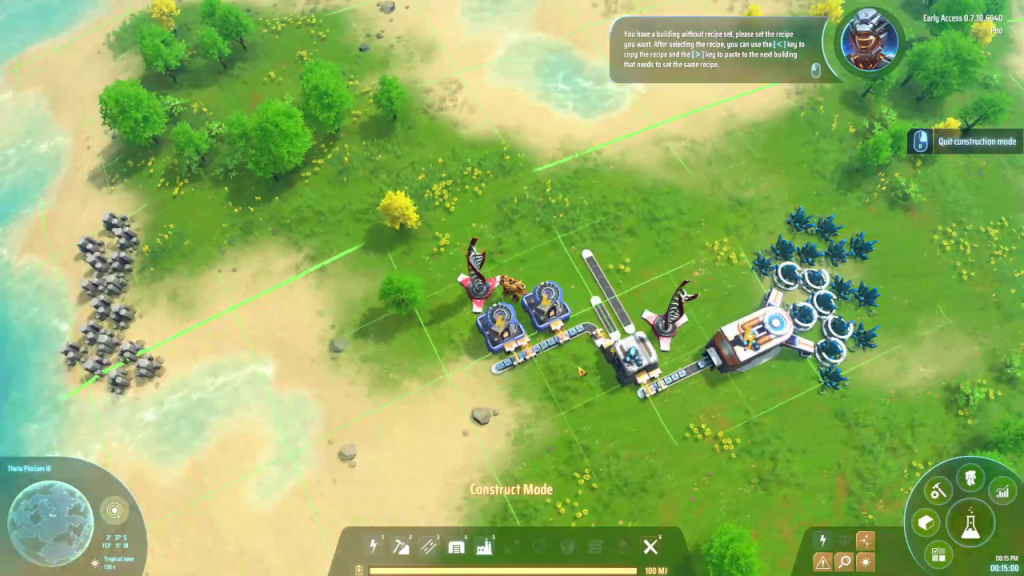
Task: Select the factory production build category
Action: [485, 546]
